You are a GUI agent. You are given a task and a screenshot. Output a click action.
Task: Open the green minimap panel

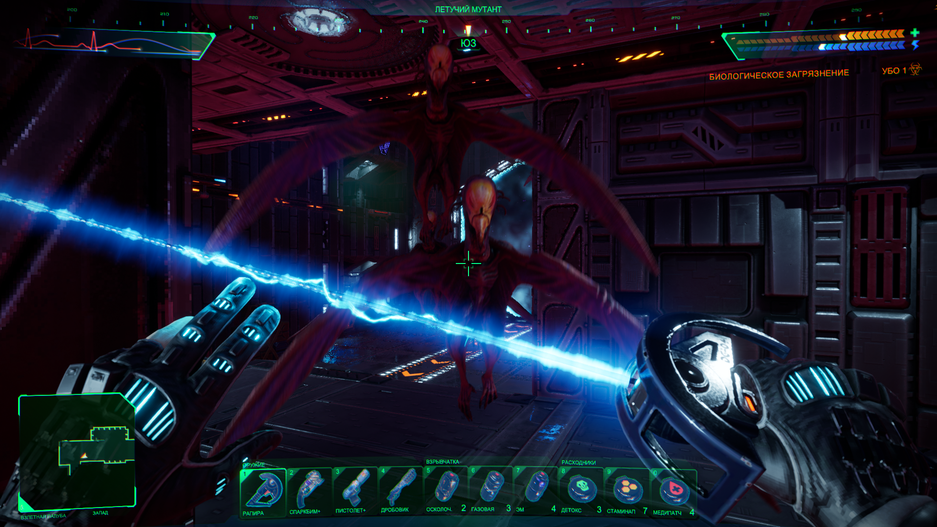(x=77, y=450)
